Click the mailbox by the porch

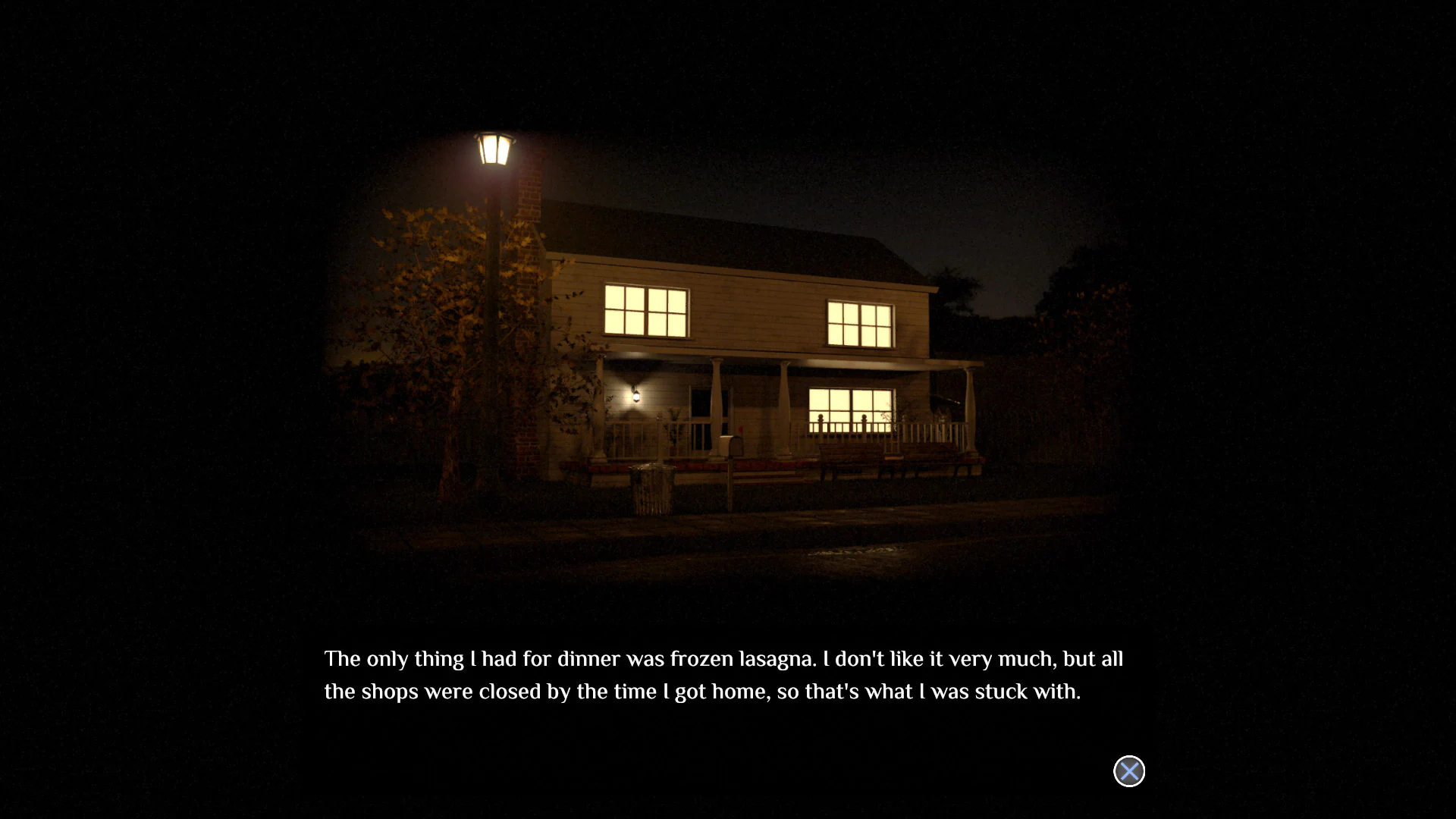coord(730,447)
